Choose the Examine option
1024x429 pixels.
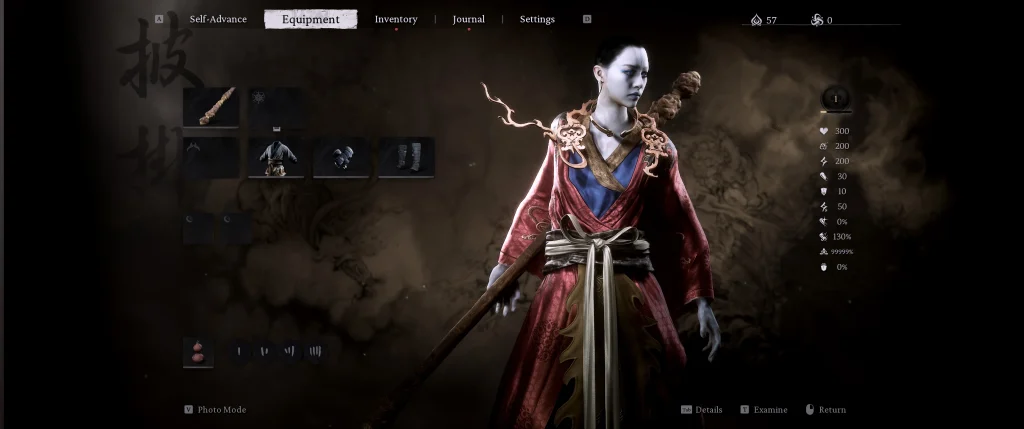pyautogui.click(x=769, y=410)
